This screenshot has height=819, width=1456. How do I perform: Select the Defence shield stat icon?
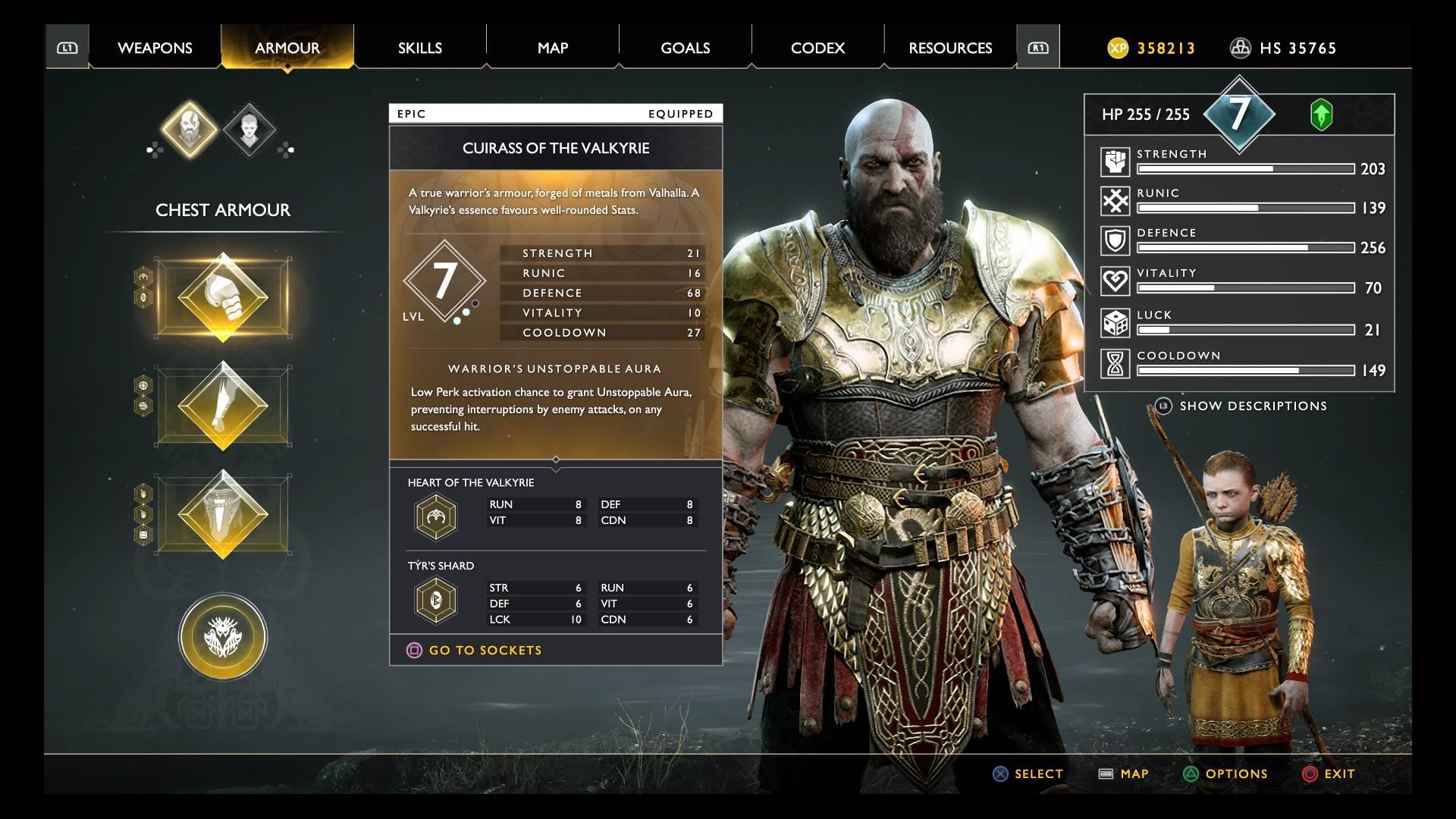coord(1113,241)
